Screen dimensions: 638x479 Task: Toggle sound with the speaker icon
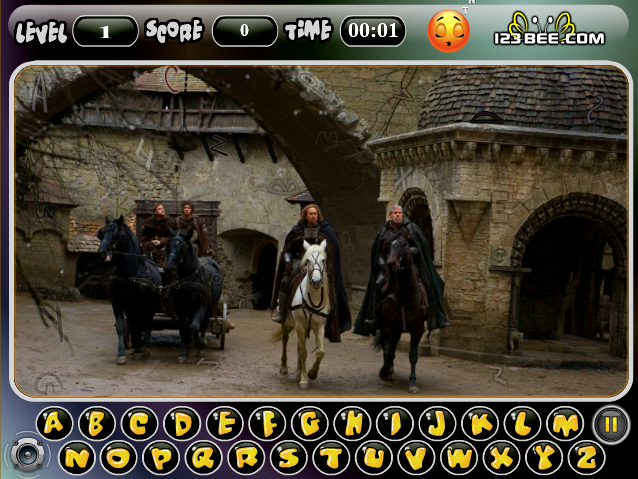pos(27,455)
